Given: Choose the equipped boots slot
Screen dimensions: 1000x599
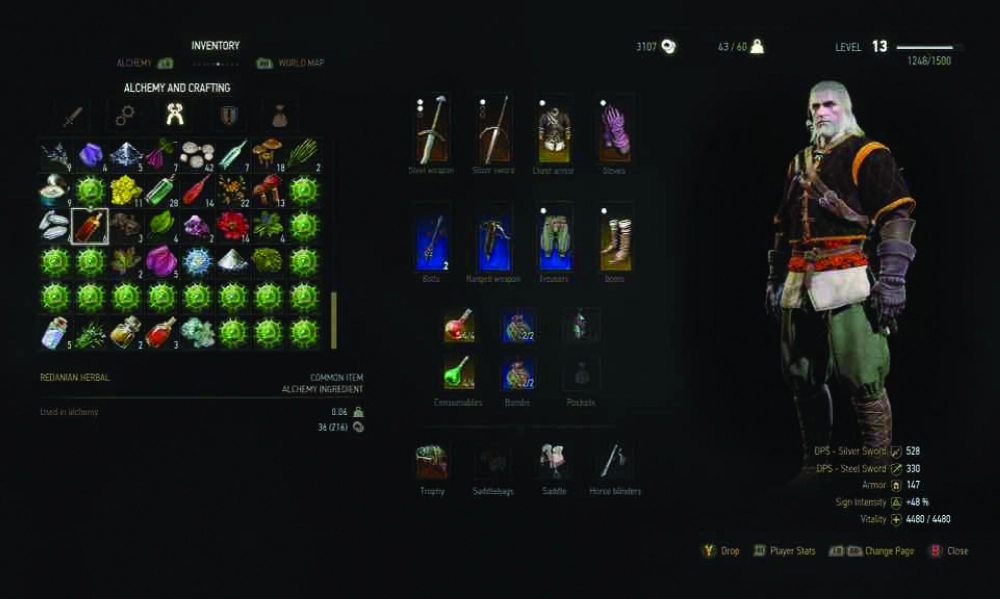Looking at the screenshot, I should pos(615,240).
